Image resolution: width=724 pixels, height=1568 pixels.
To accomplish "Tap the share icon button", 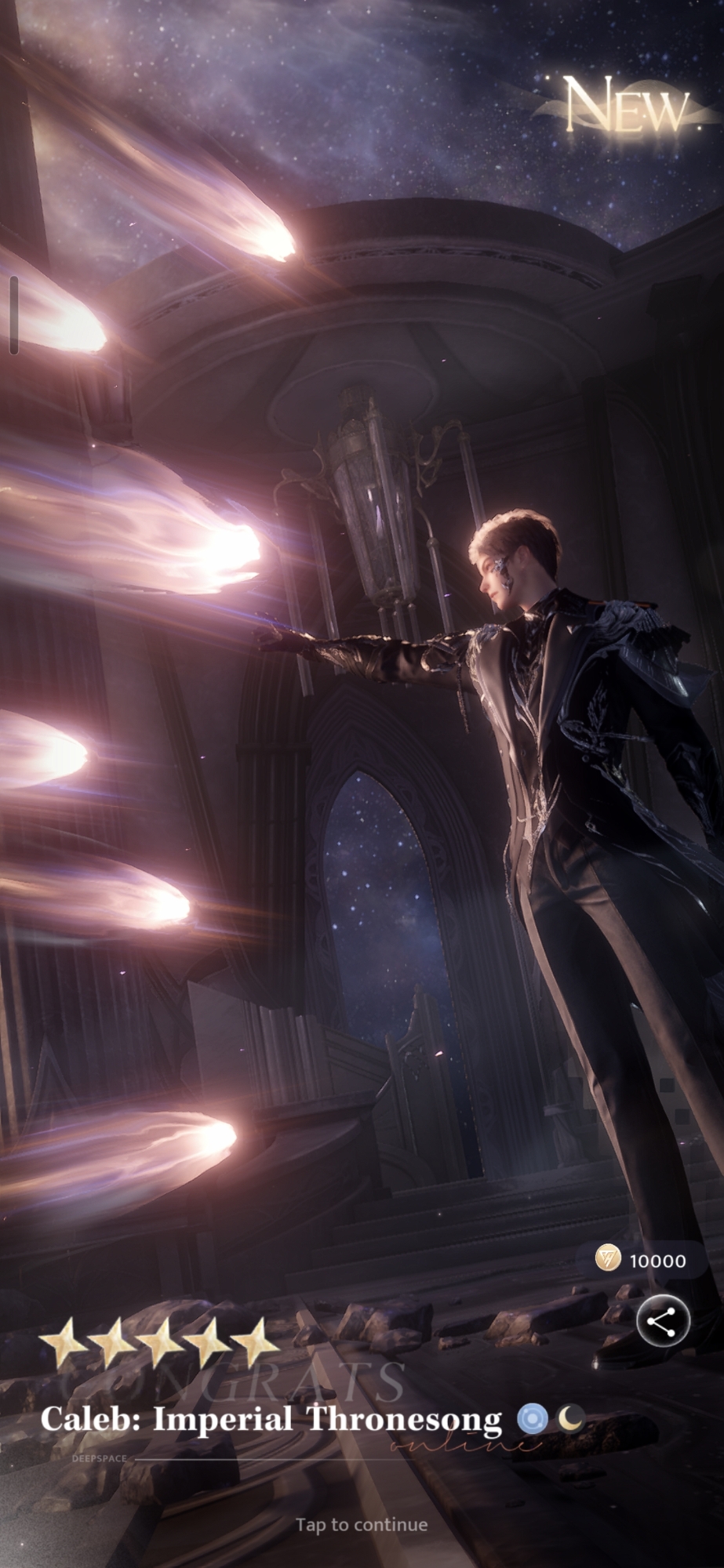I will (x=663, y=1321).
